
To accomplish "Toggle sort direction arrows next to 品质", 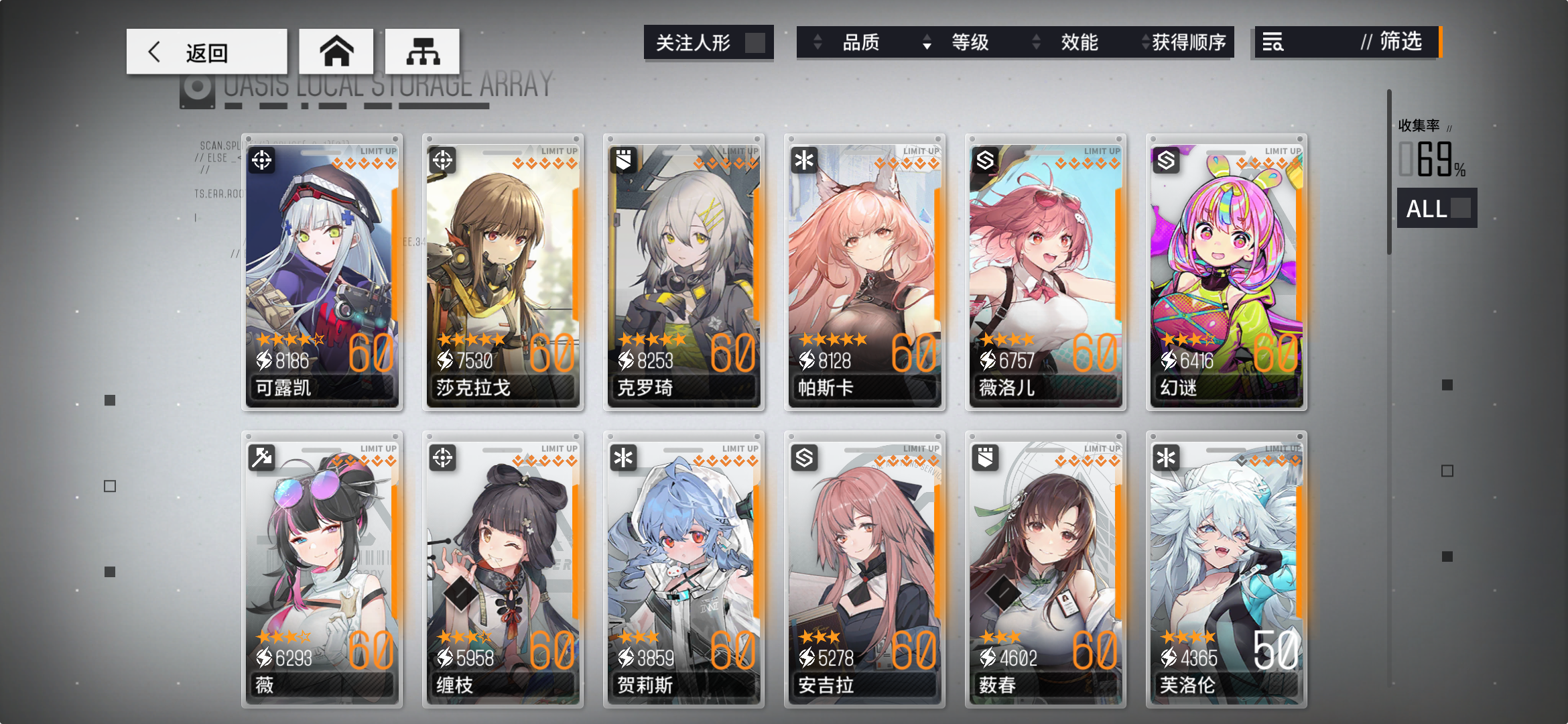I will 818,43.
